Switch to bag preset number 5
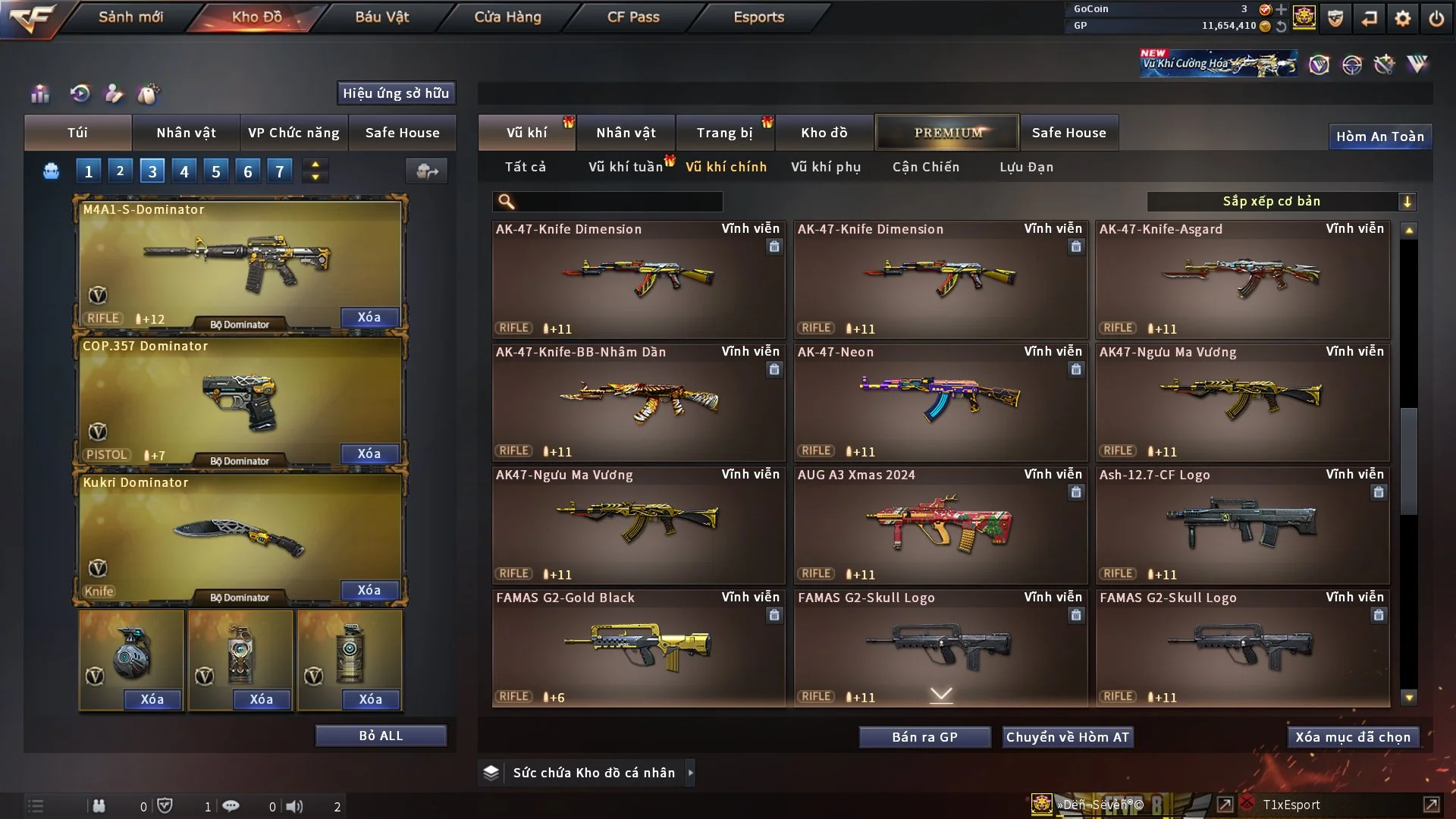 point(216,171)
